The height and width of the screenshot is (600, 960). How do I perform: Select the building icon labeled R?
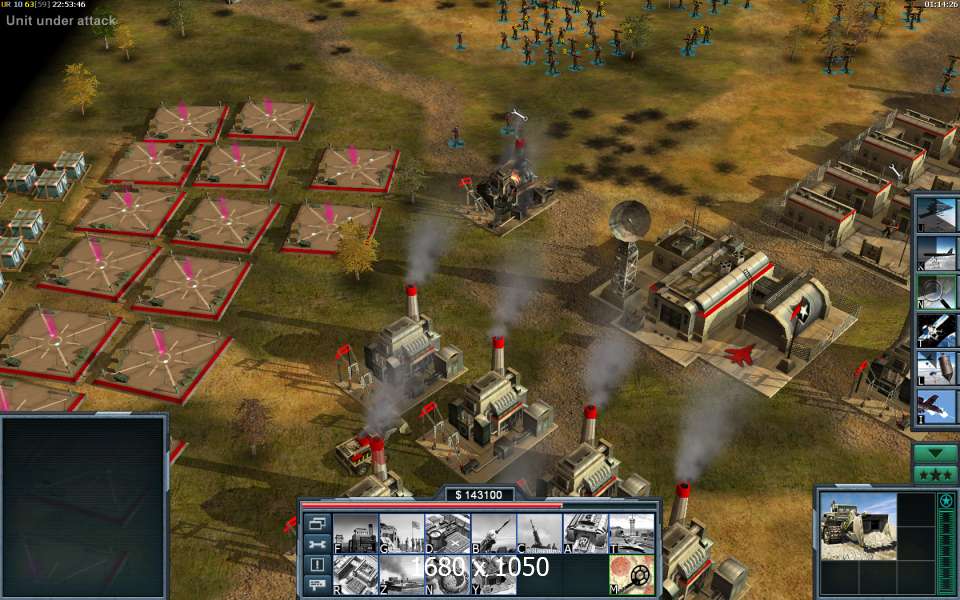coord(355,575)
